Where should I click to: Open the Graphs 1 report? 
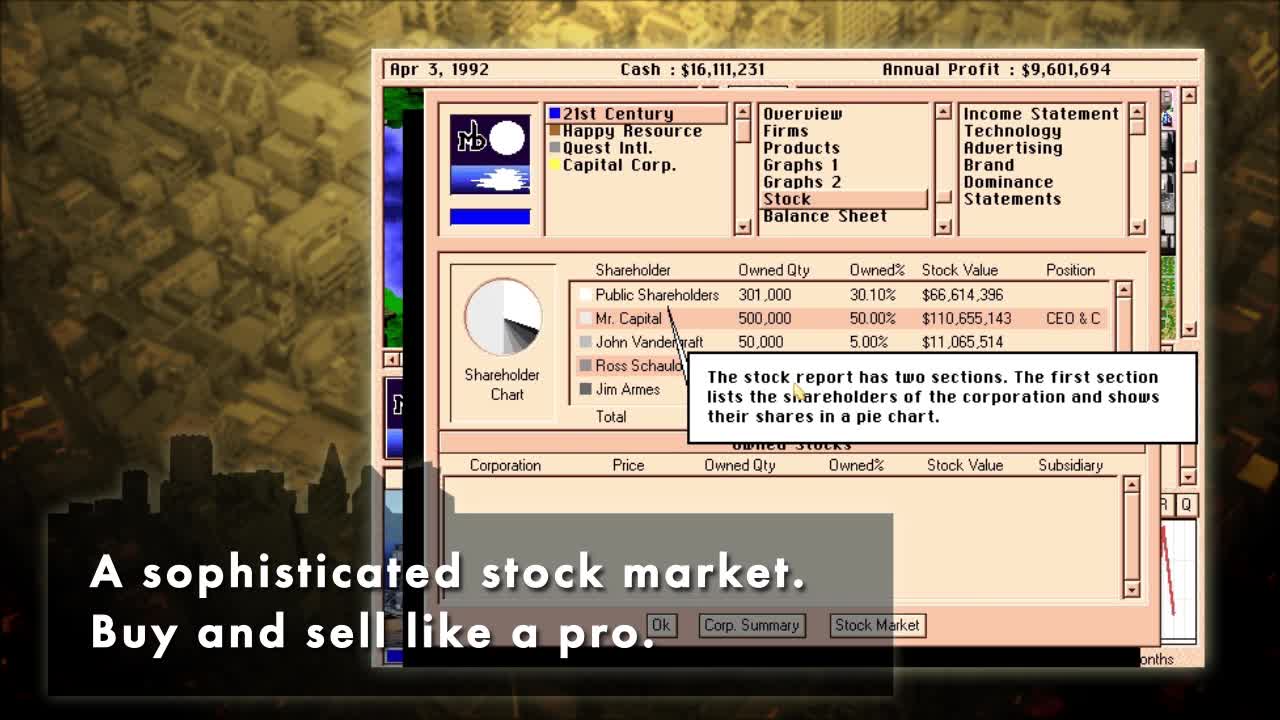pos(804,164)
